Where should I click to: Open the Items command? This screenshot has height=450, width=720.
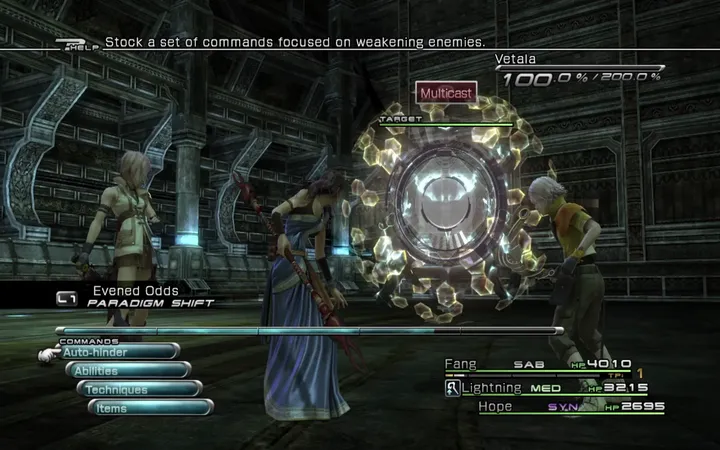(150, 407)
